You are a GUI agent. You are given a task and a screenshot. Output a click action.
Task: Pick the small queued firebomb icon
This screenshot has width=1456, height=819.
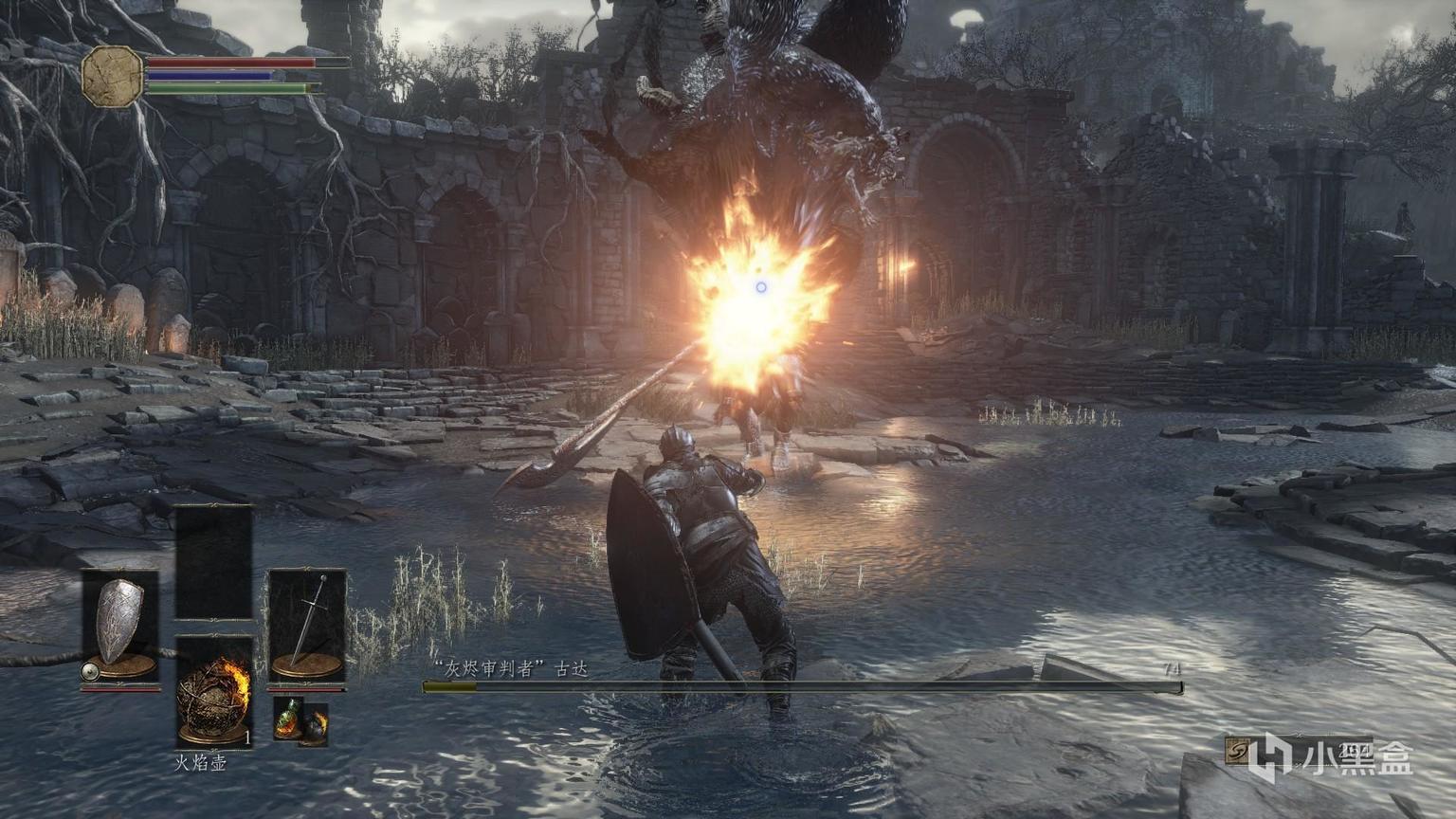tap(315, 728)
